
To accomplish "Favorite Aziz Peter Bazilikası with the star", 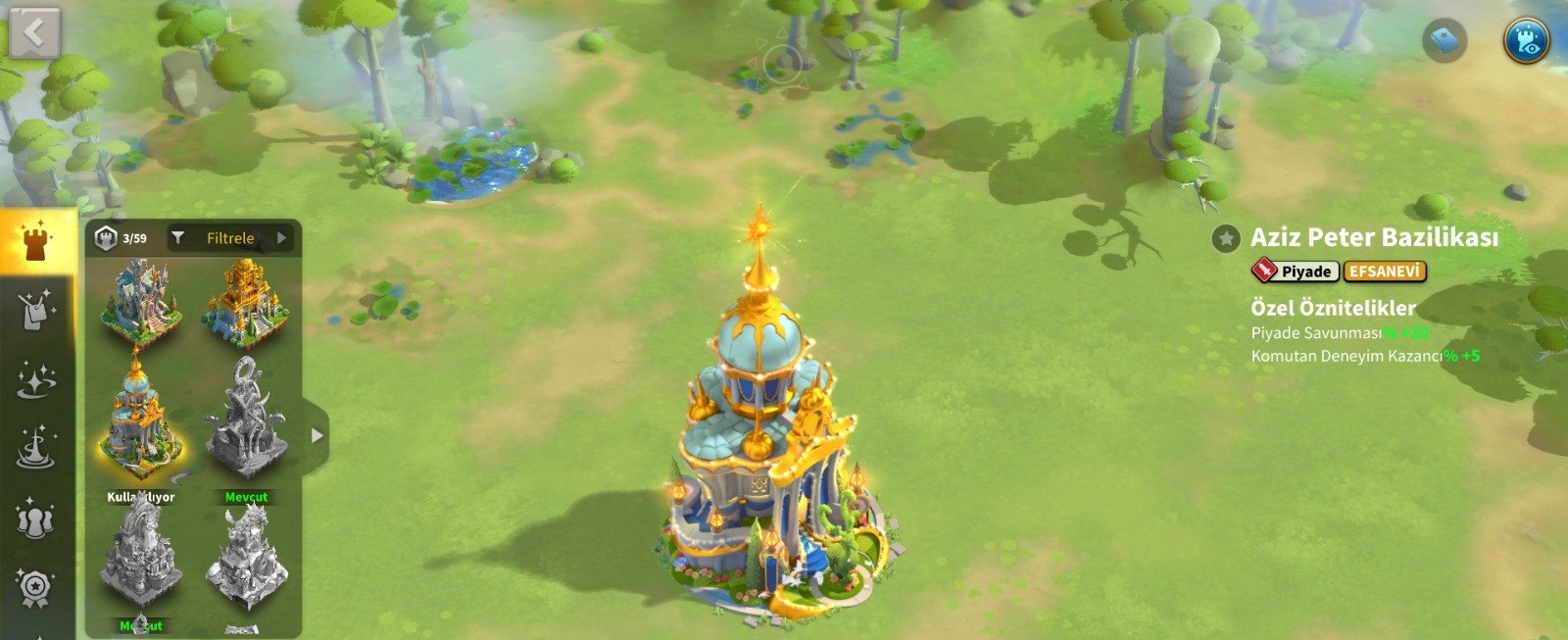I will (1226, 238).
